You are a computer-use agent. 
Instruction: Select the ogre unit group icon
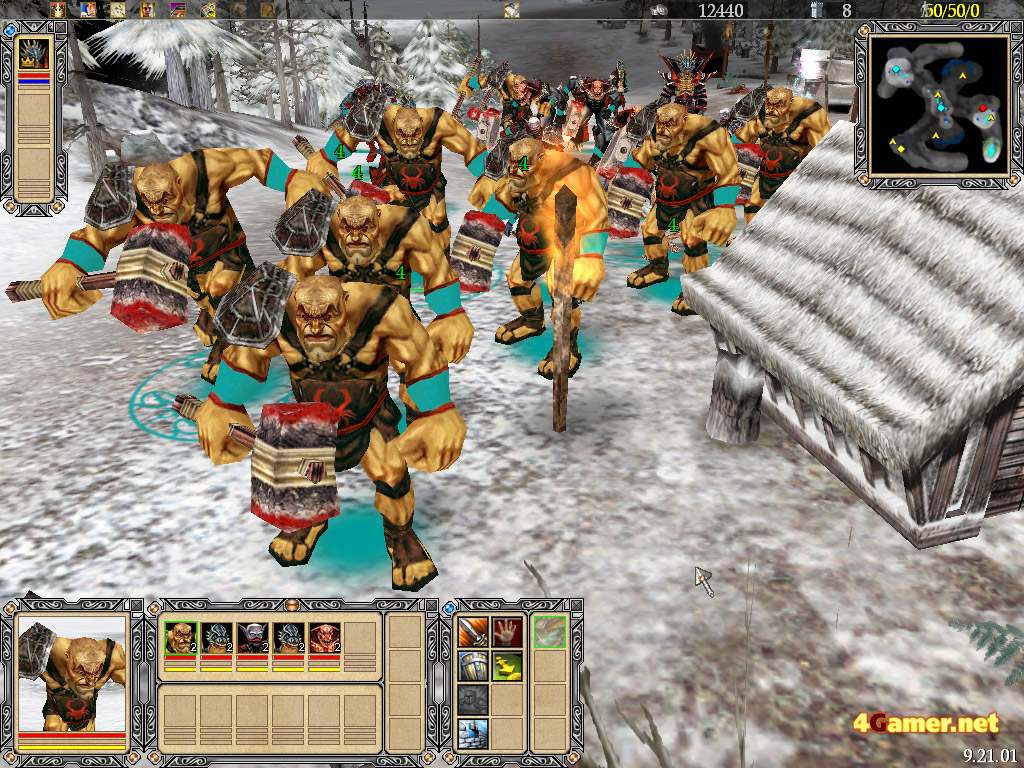(180, 638)
